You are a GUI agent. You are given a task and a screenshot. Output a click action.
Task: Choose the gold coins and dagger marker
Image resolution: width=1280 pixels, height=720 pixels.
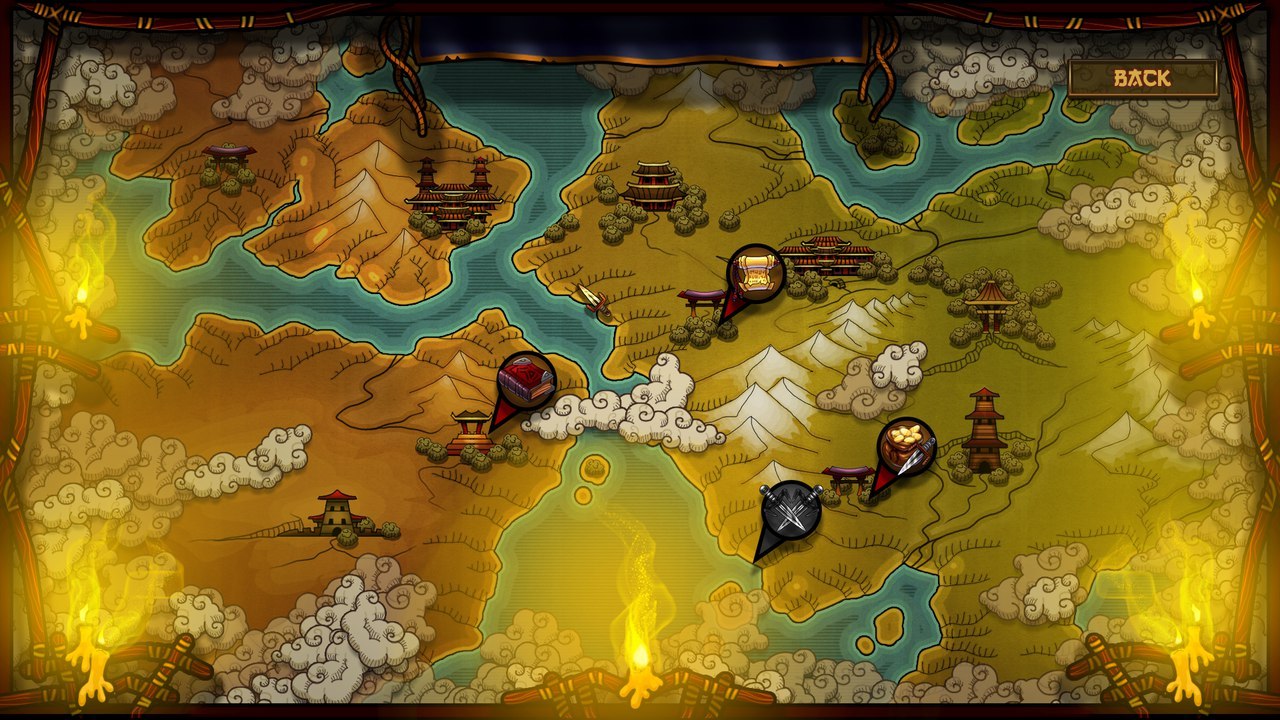pyautogui.click(x=906, y=447)
